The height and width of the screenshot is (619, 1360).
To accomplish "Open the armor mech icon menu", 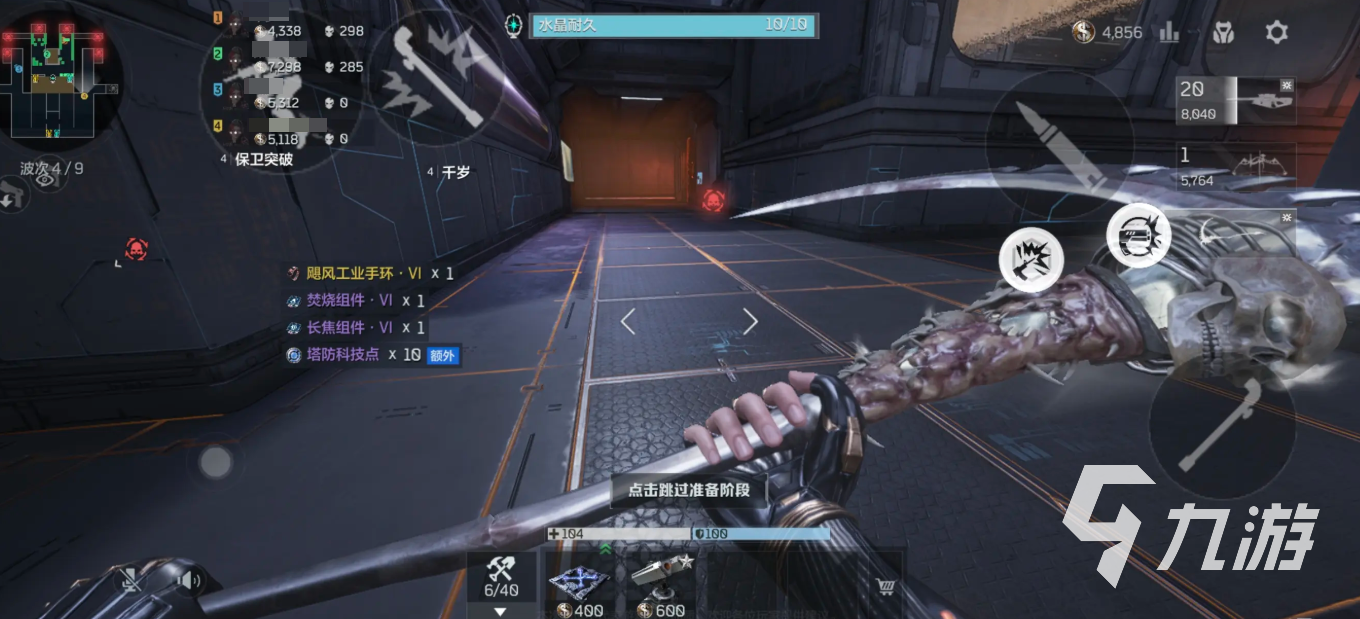I will click(x=1223, y=32).
